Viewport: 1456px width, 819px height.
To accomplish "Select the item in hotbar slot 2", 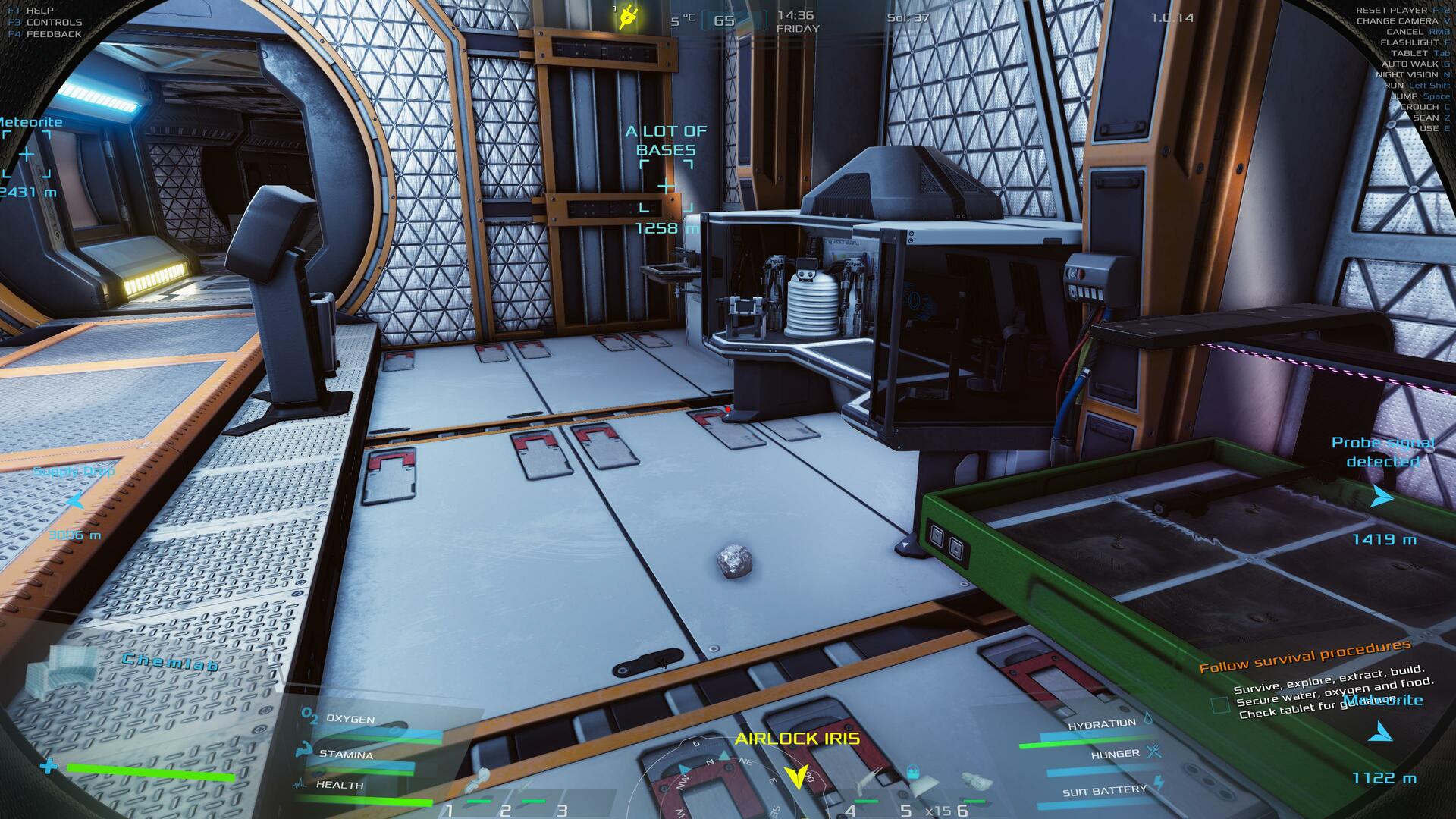I will pyautogui.click(x=523, y=785).
